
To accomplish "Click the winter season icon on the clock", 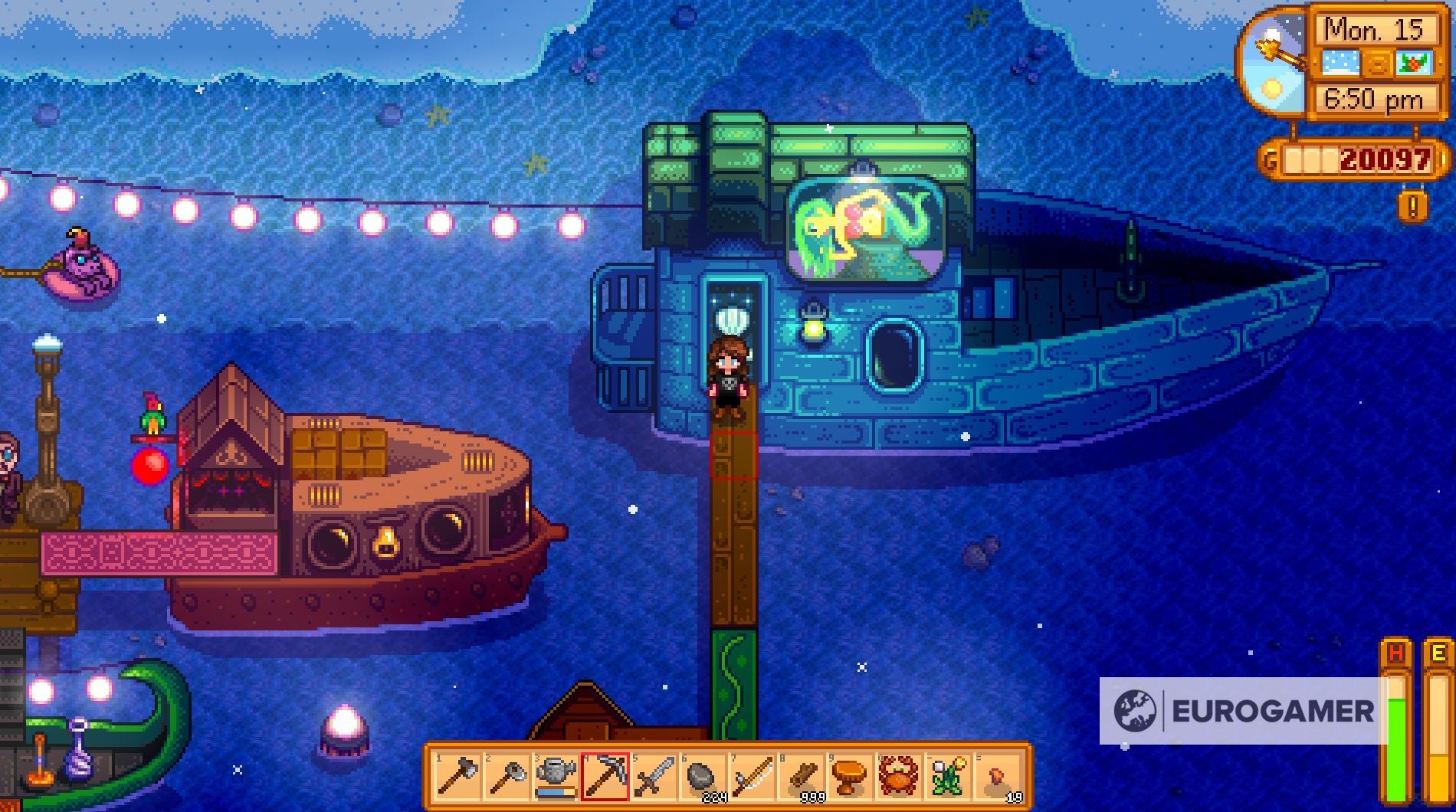I will (x=1414, y=61).
